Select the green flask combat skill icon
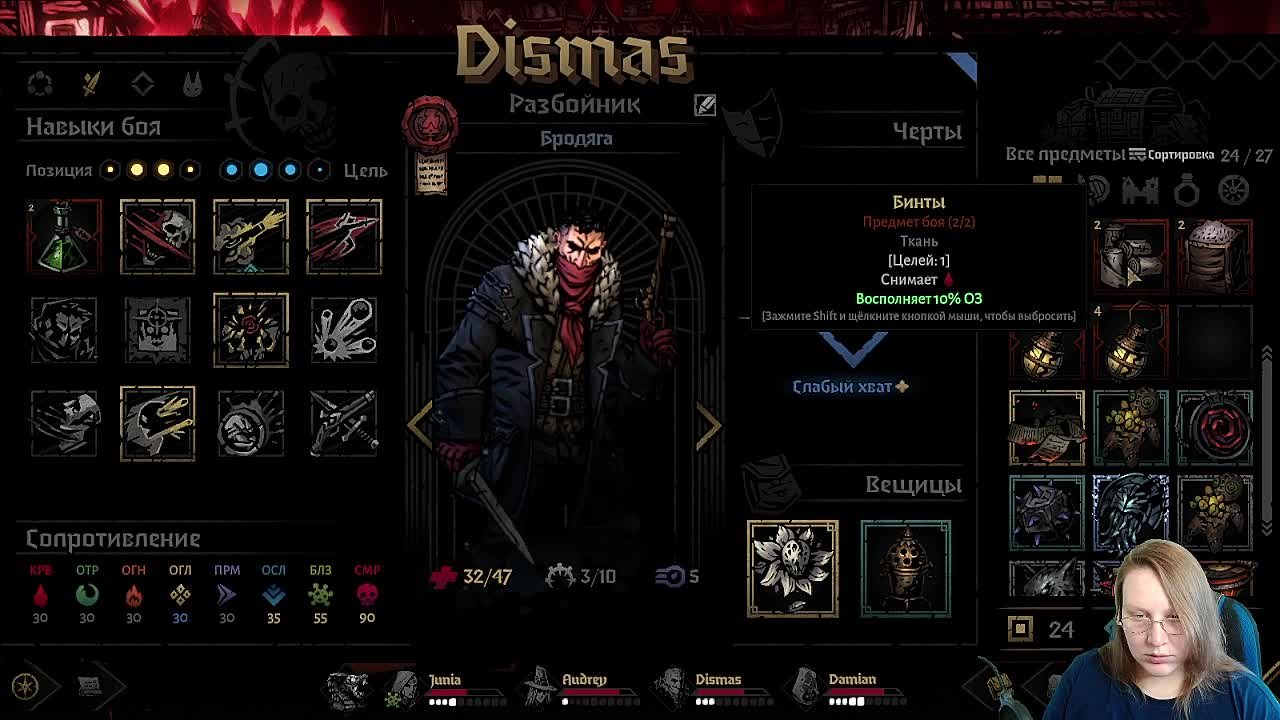The height and width of the screenshot is (720, 1280). coord(63,237)
